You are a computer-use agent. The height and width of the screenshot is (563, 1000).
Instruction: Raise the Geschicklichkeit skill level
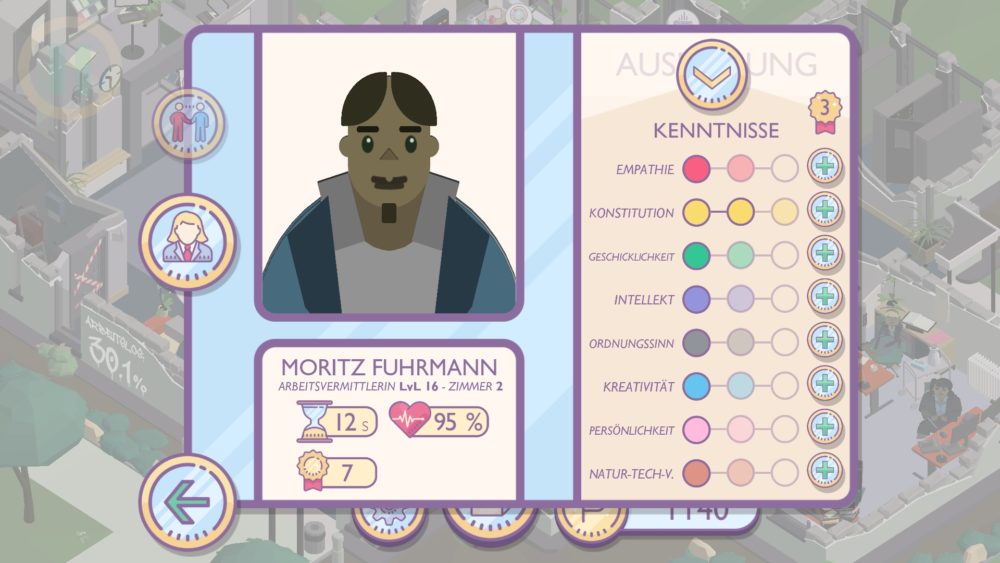click(825, 254)
